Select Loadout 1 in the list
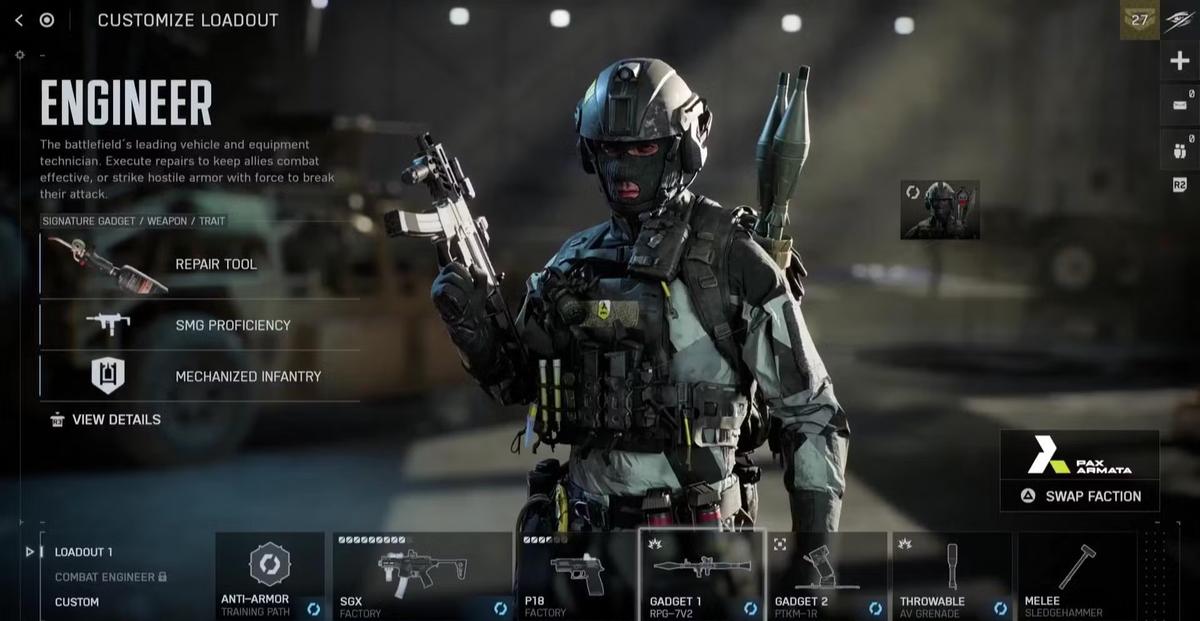 coord(84,552)
